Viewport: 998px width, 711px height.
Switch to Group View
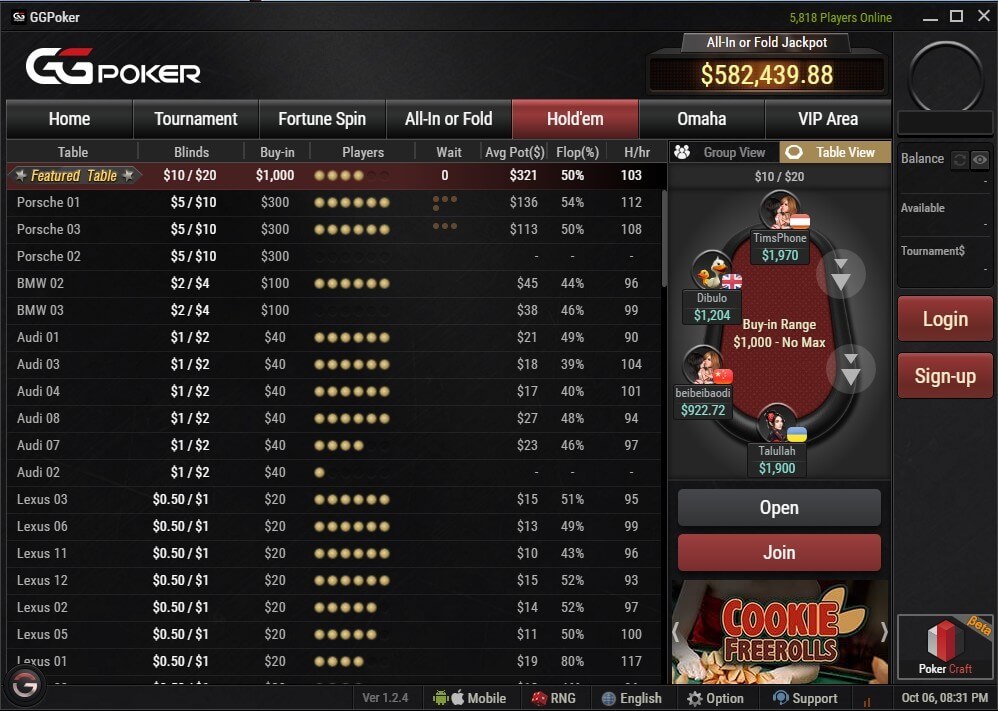(723, 152)
